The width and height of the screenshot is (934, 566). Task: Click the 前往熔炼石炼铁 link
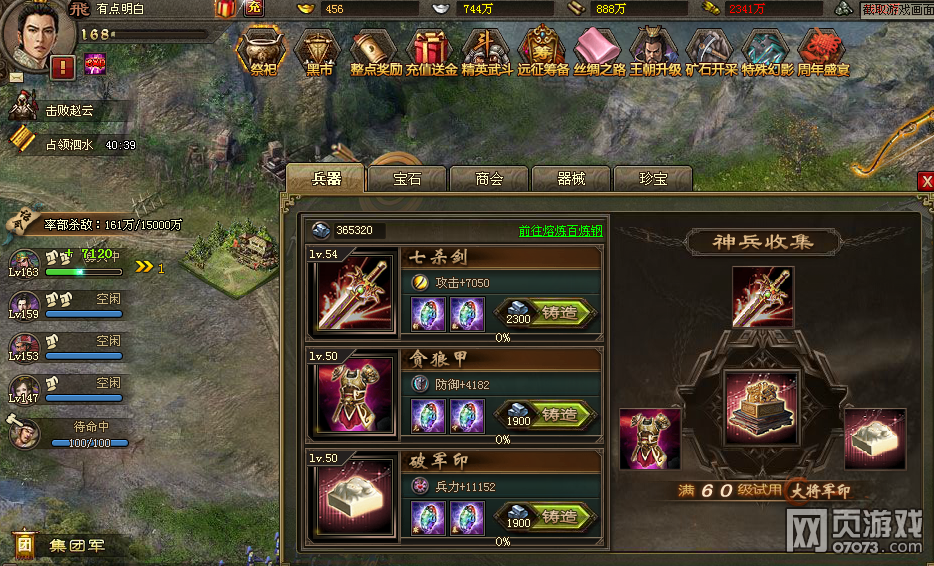pos(560,230)
